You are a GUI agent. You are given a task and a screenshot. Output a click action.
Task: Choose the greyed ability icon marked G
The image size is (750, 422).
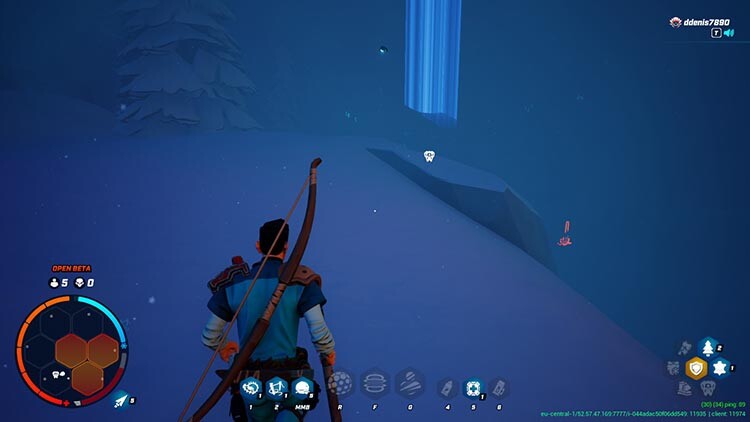408,384
